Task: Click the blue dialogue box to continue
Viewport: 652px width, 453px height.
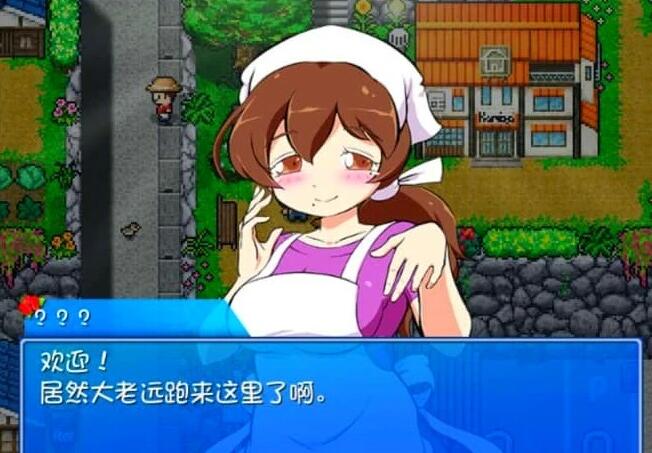Action: coord(330,396)
